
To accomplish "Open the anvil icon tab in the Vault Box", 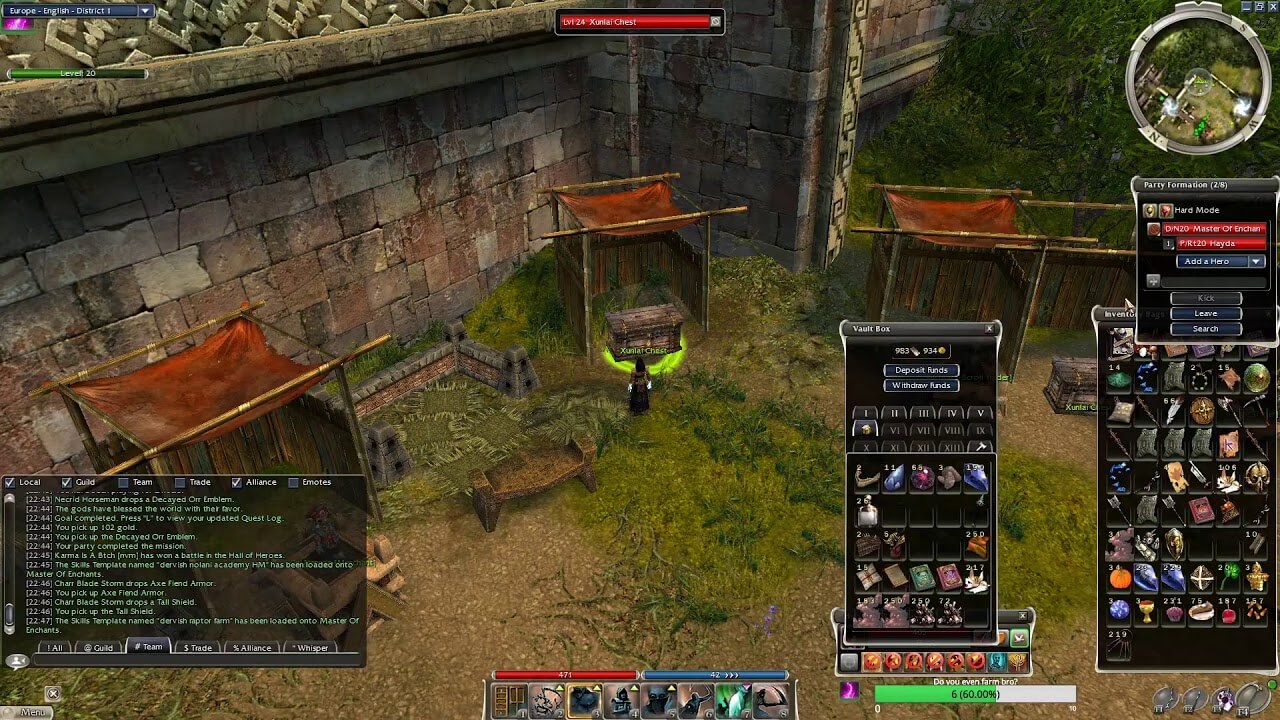I will point(980,446).
